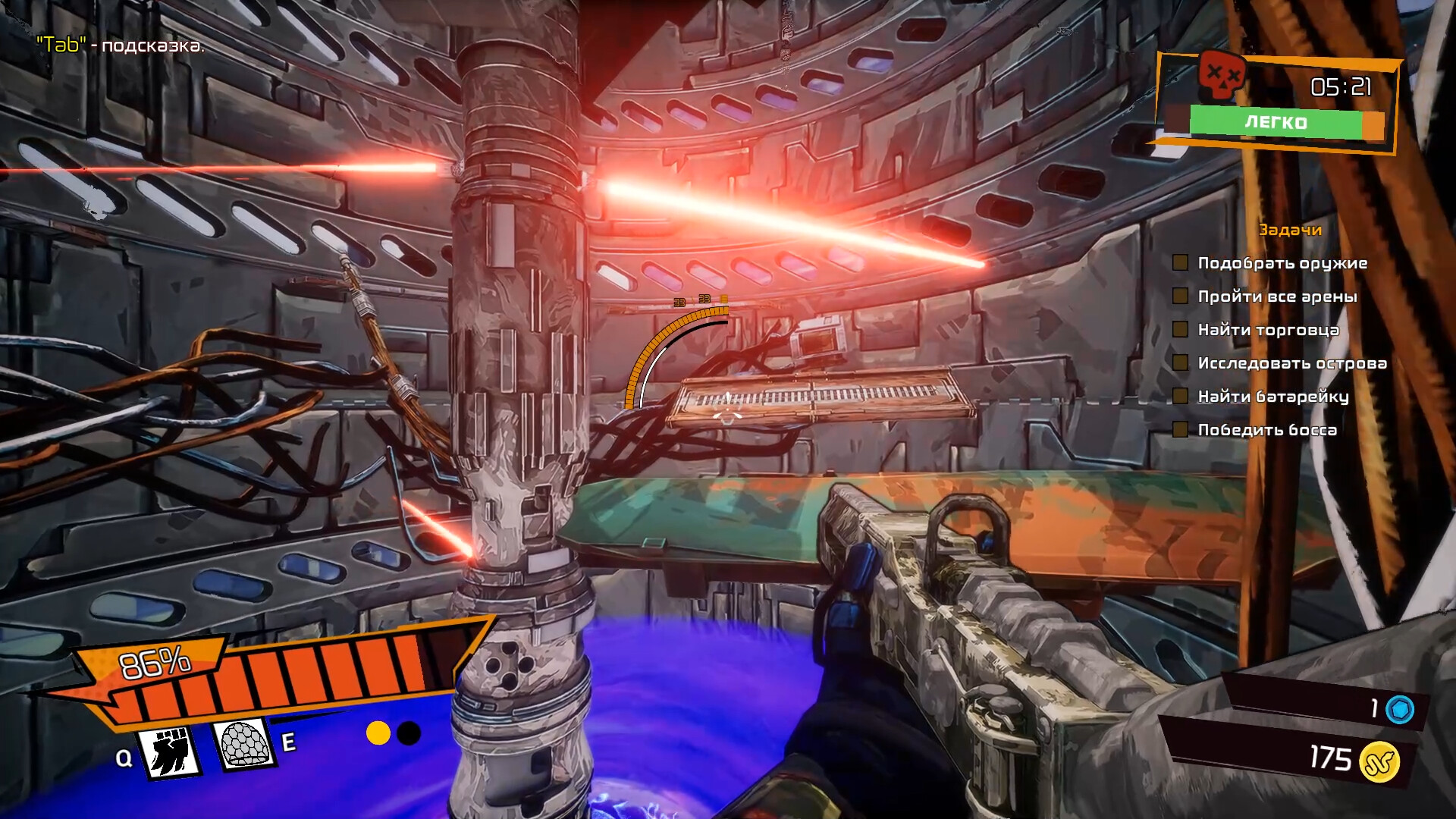1456x819 pixels.
Task: Click the "Найти батарейку" objective entry
Action: point(1273,397)
